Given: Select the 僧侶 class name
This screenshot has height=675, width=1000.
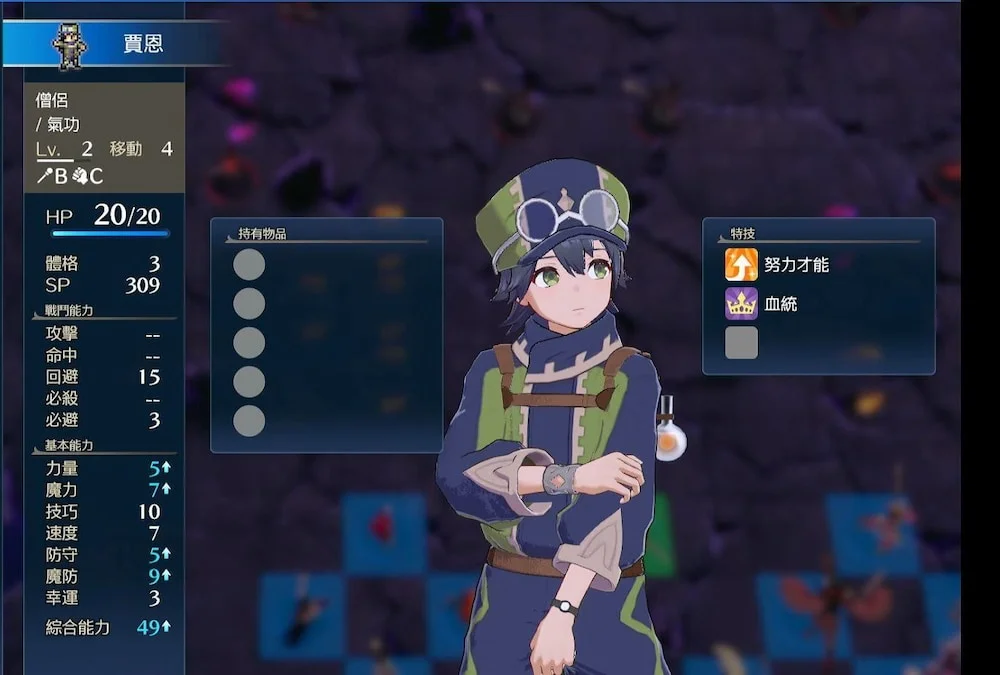Looking at the screenshot, I should 50,100.
